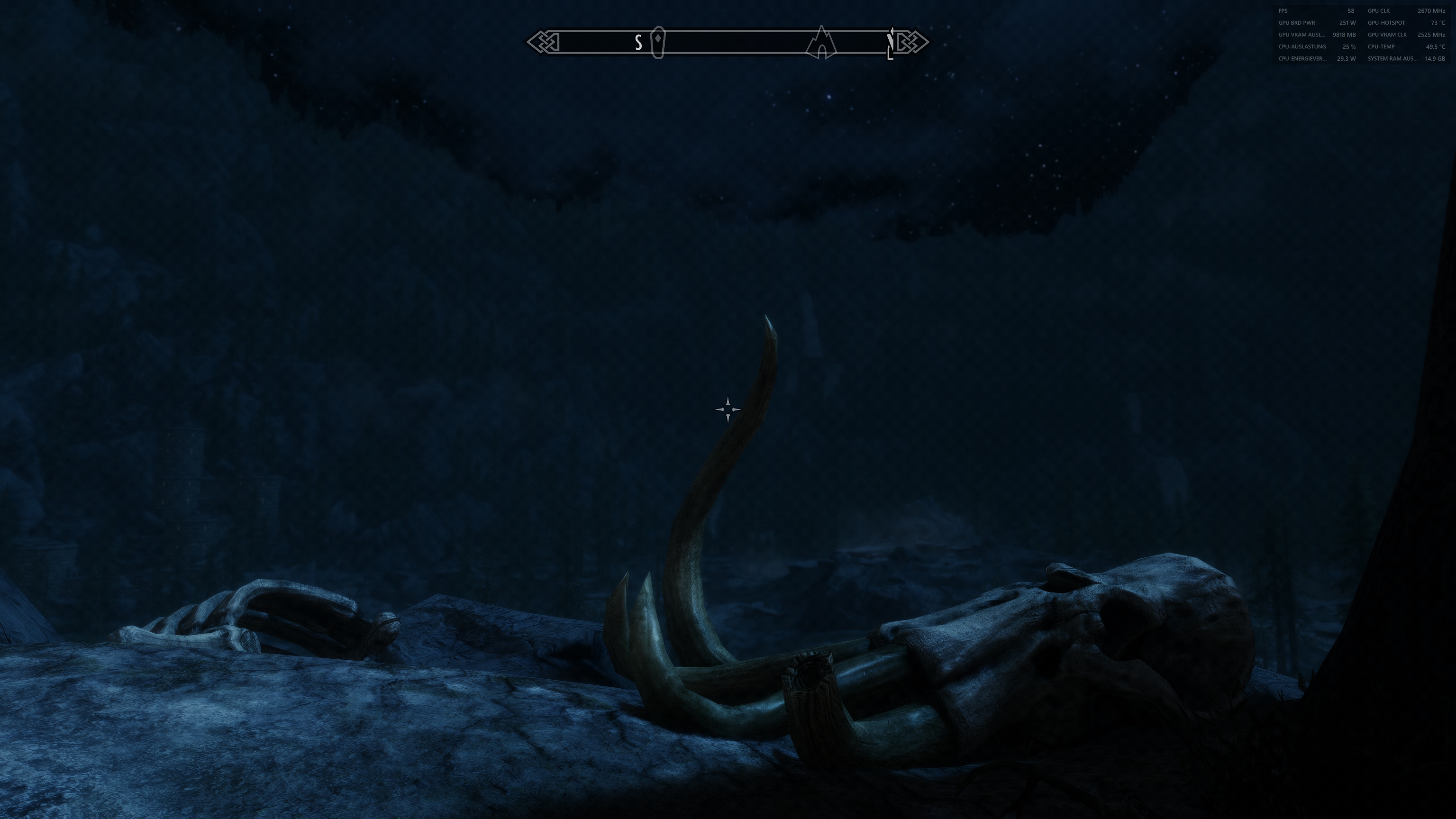Select the quest objective marker on the compass
The height and width of the screenshot is (819, 1456).
657,41
